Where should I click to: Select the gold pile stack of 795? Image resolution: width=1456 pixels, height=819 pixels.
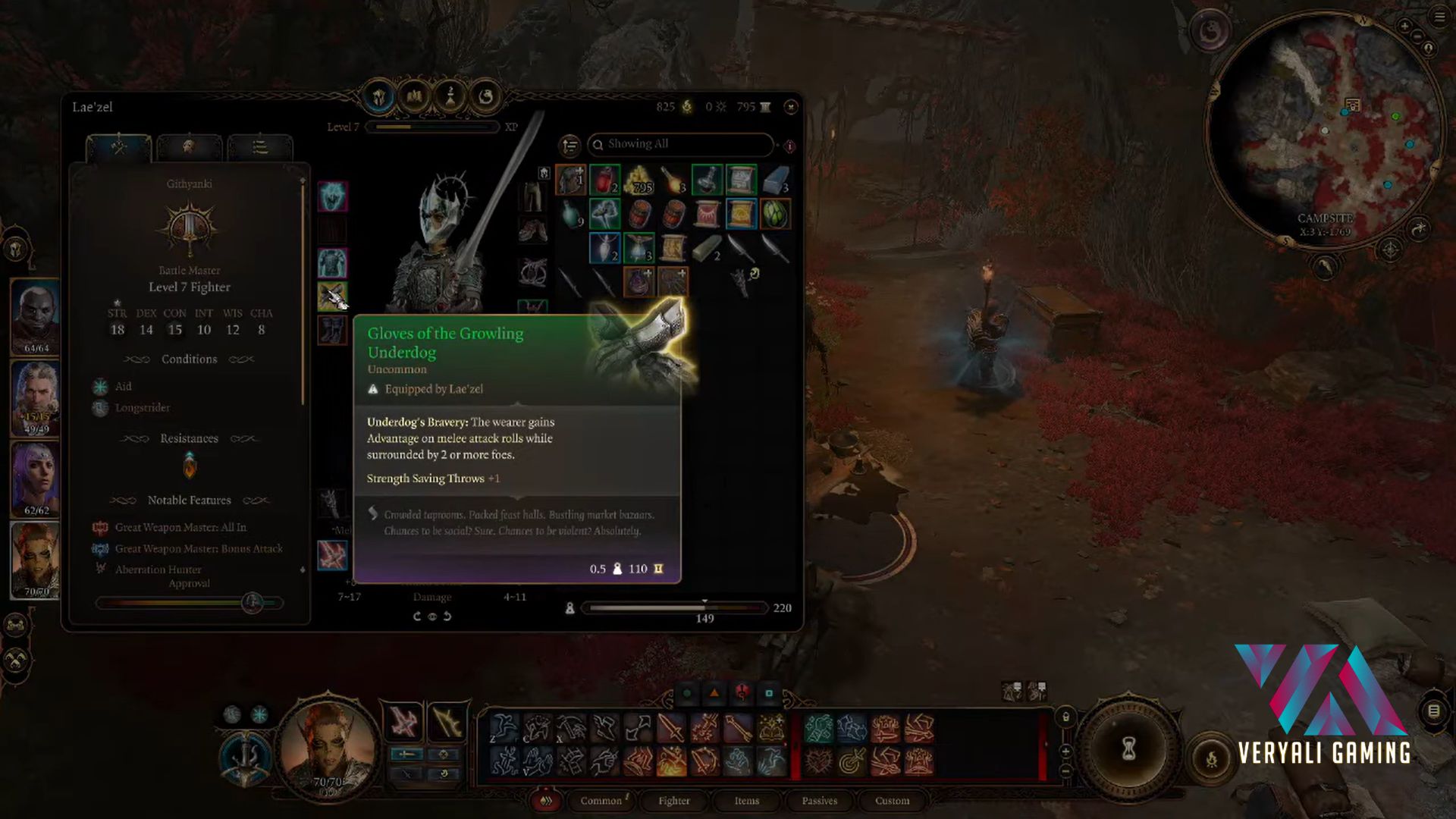click(639, 180)
